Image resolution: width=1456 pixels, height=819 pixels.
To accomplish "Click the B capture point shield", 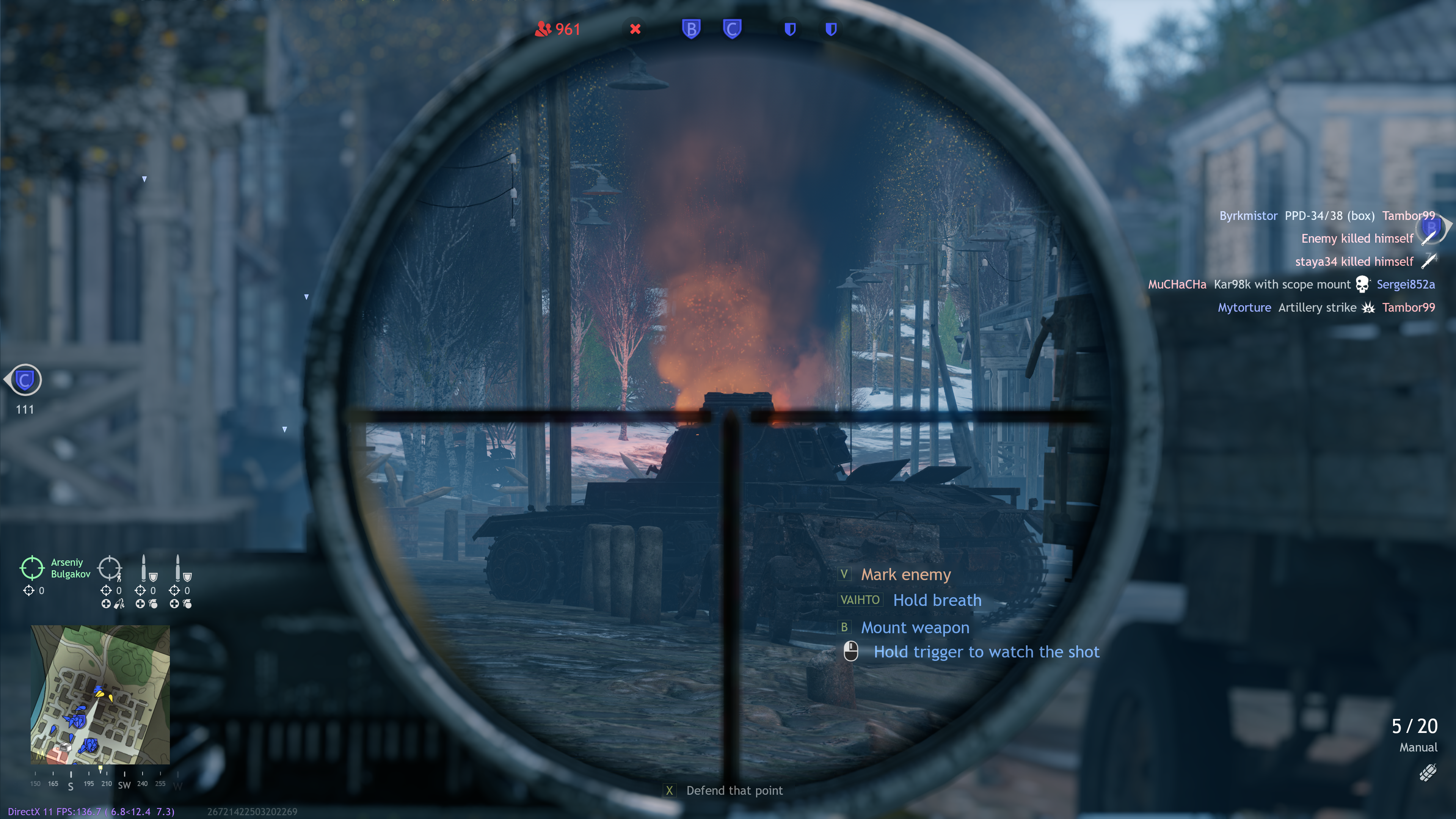I will coord(691,29).
